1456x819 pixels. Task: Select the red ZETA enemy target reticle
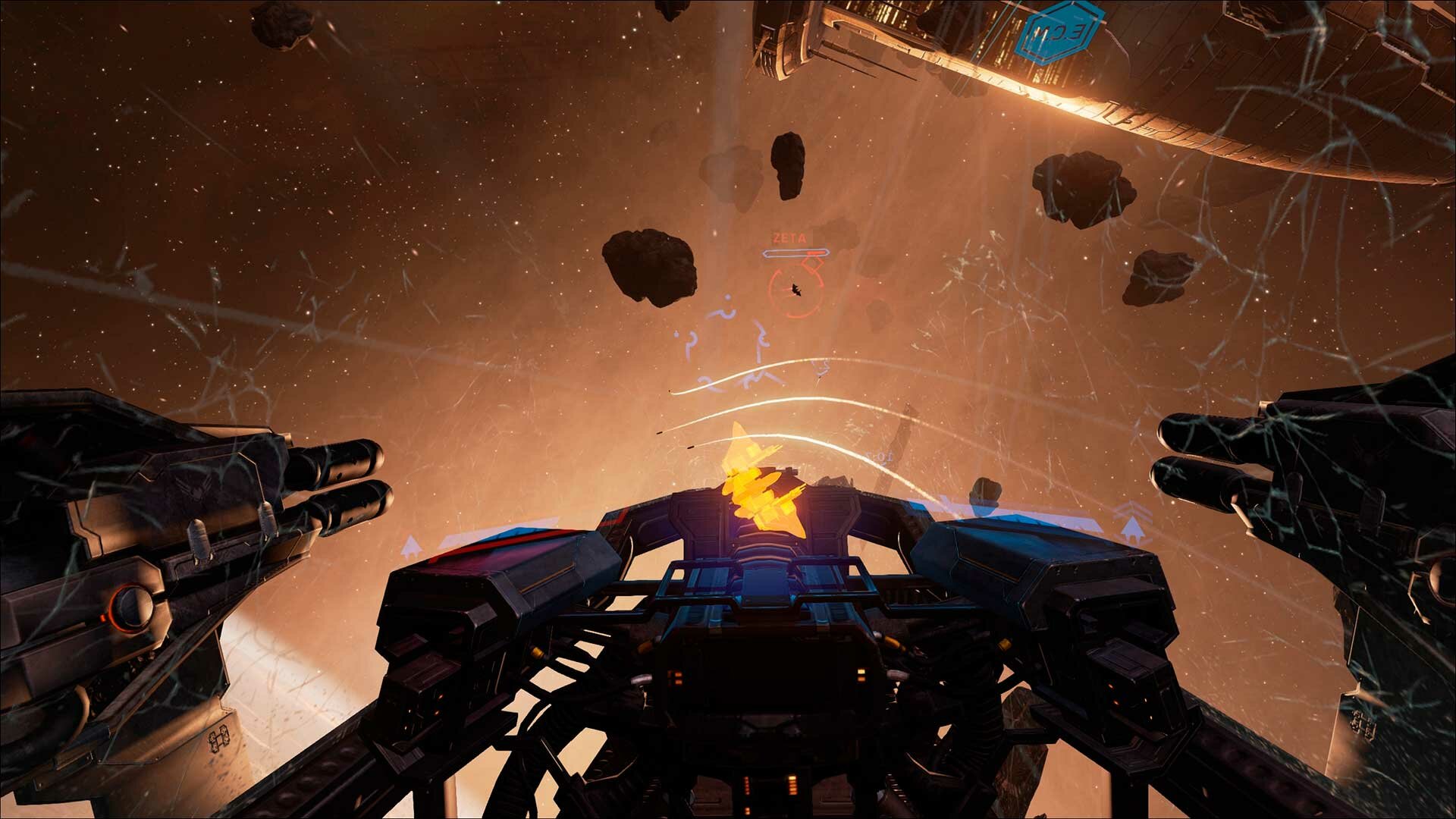click(x=795, y=290)
